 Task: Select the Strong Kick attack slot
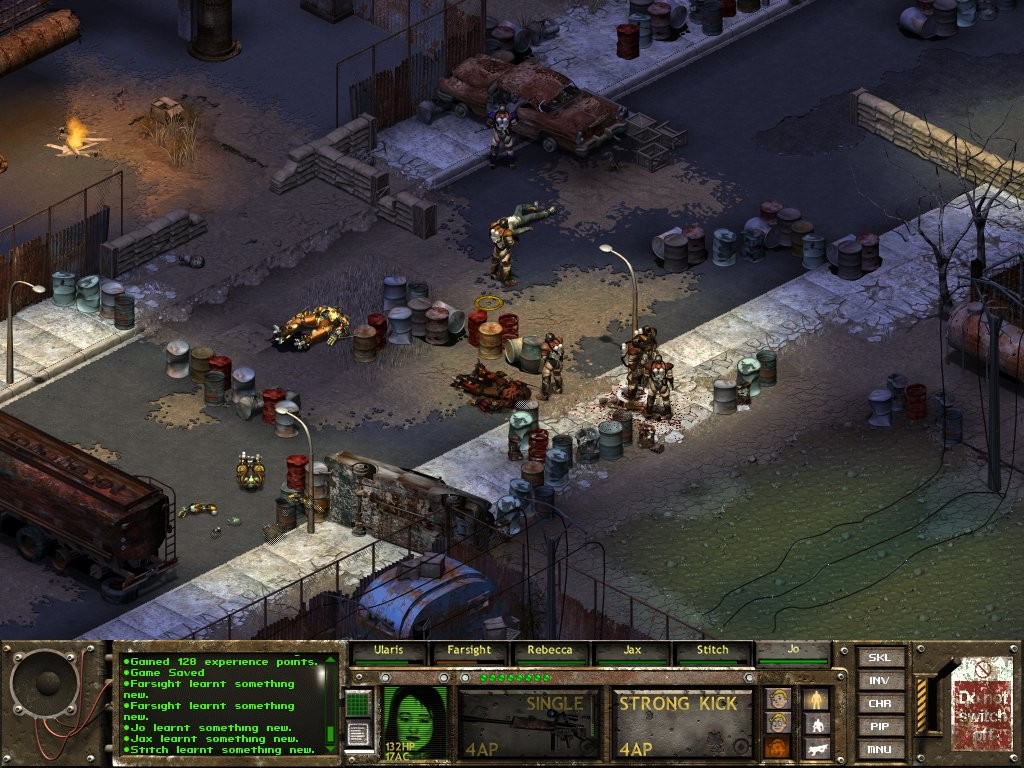click(x=682, y=722)
